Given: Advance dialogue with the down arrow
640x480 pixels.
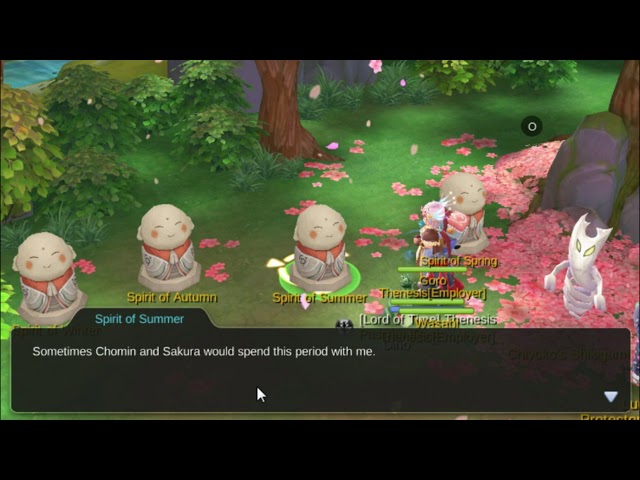Looking at the screenshot, I should (610, 397).
